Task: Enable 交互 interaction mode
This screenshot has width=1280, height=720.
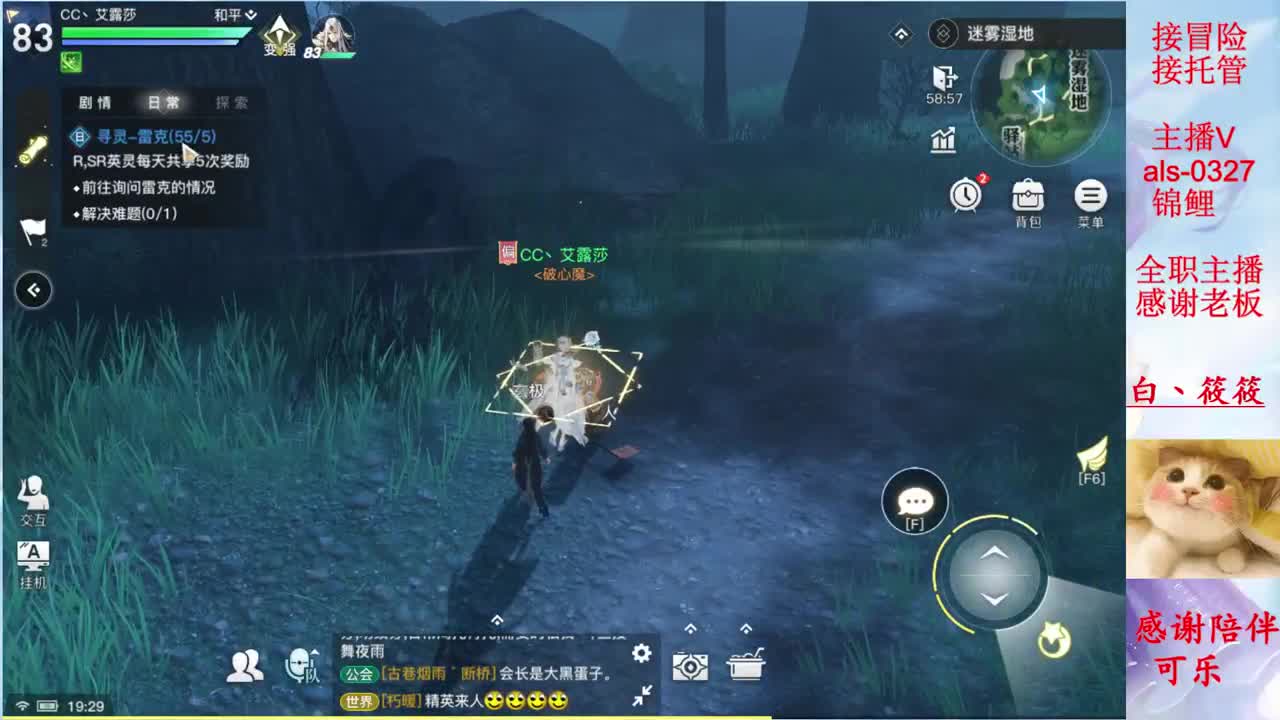Action: tap(34, 500)
